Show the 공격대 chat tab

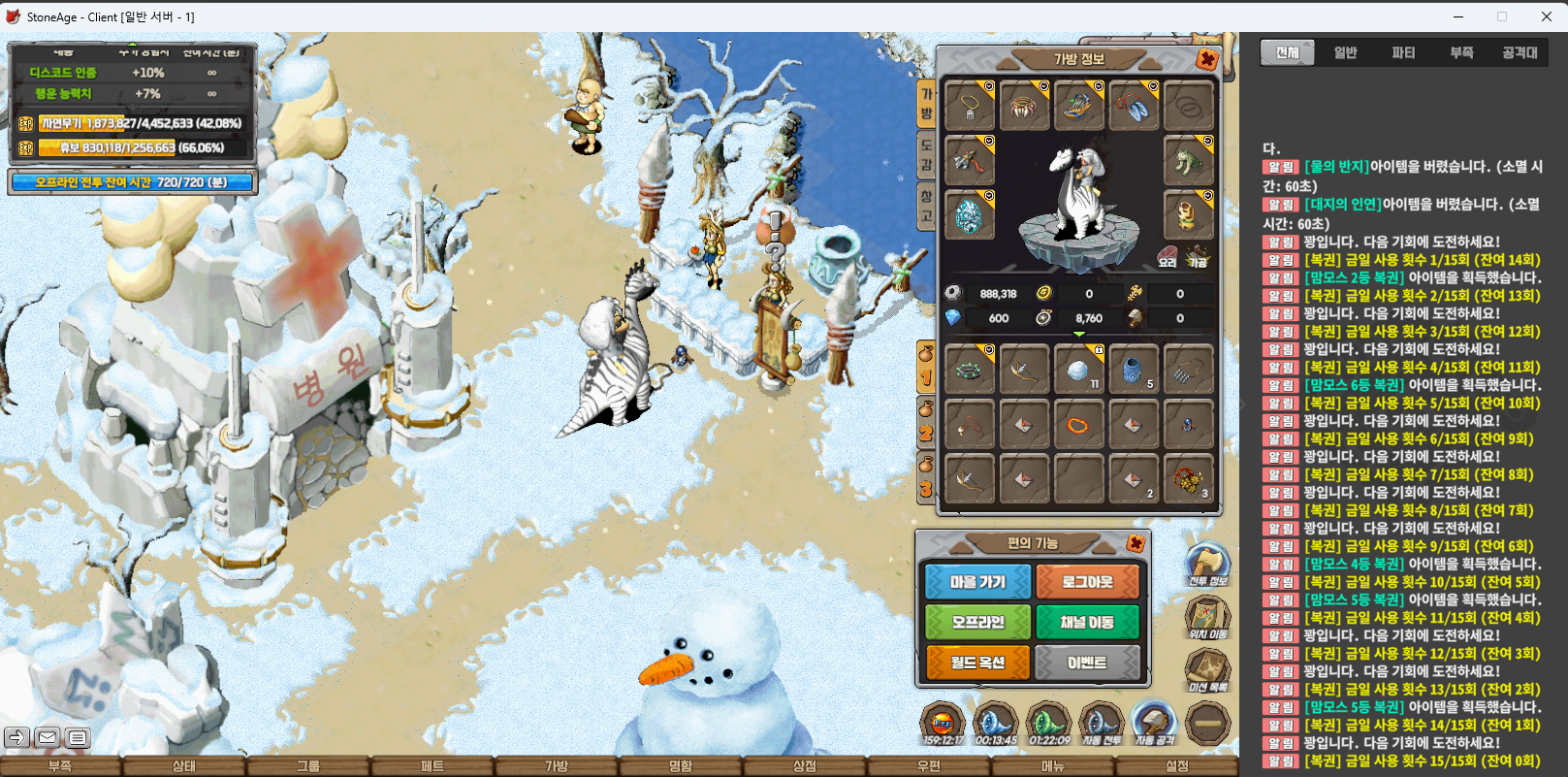click(1520, 52)
